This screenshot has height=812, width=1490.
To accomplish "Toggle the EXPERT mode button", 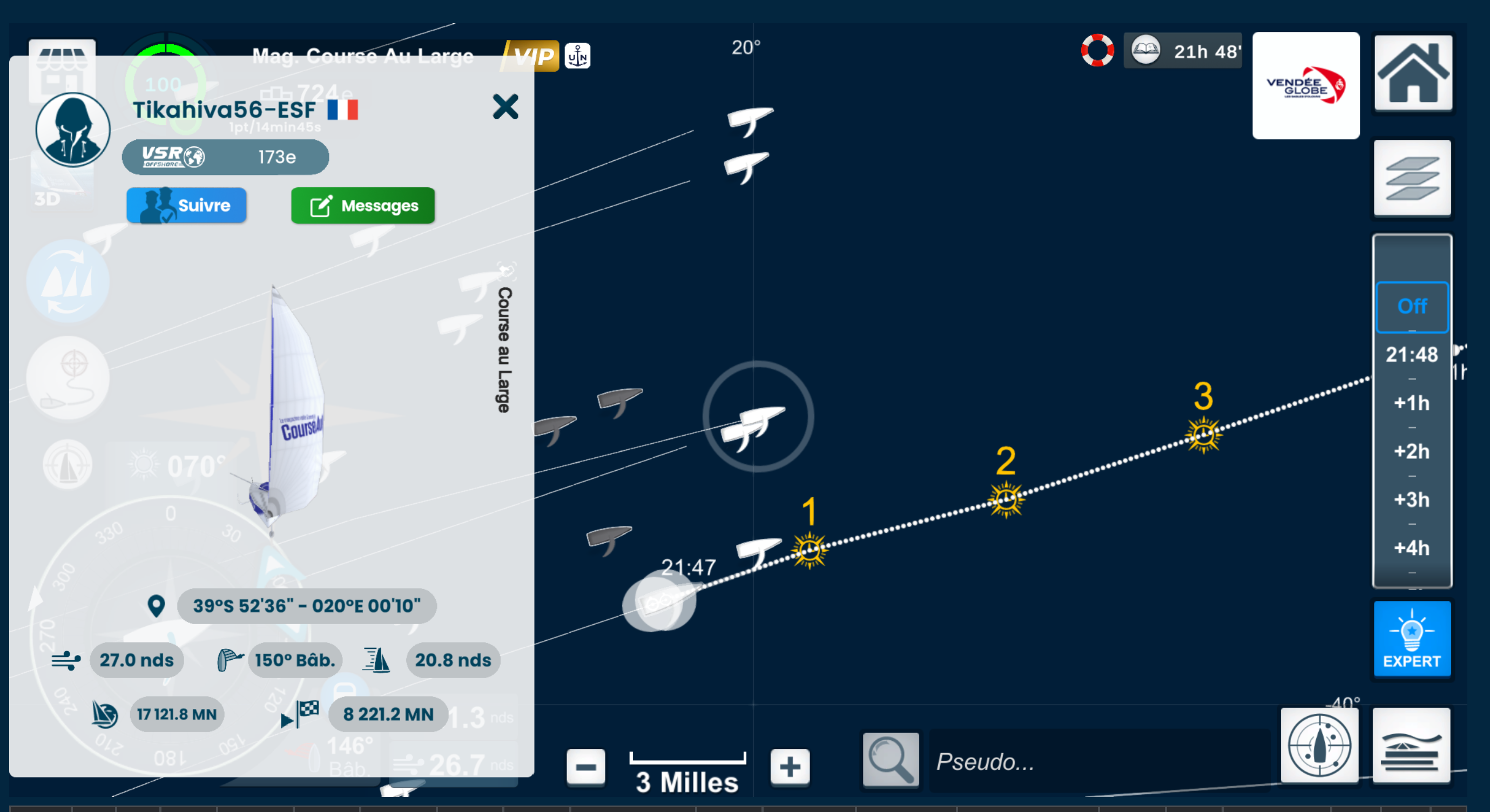I will click(x=1412, y=639).
